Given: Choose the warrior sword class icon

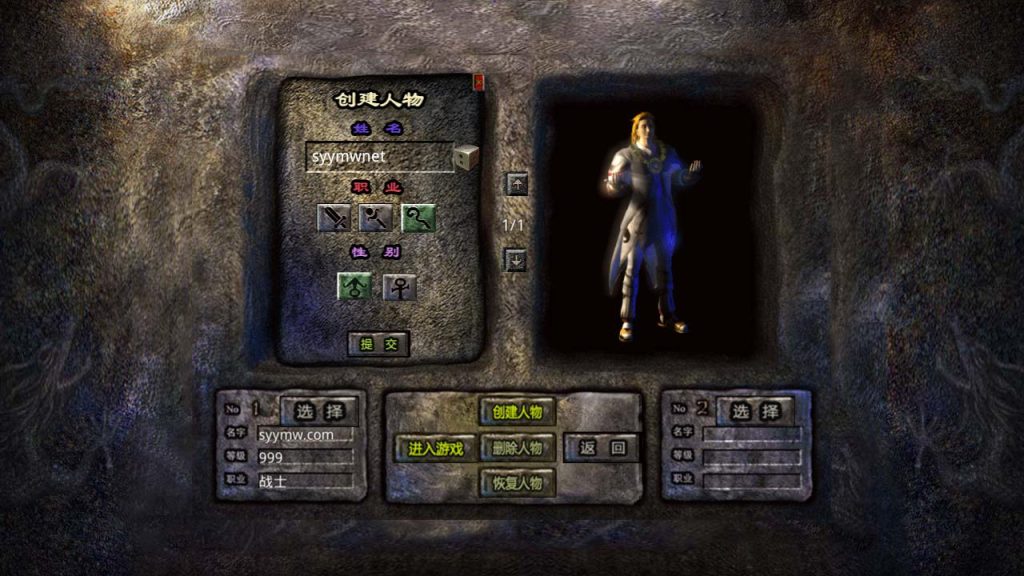Looking at the screenshot, I should (333, 217).
